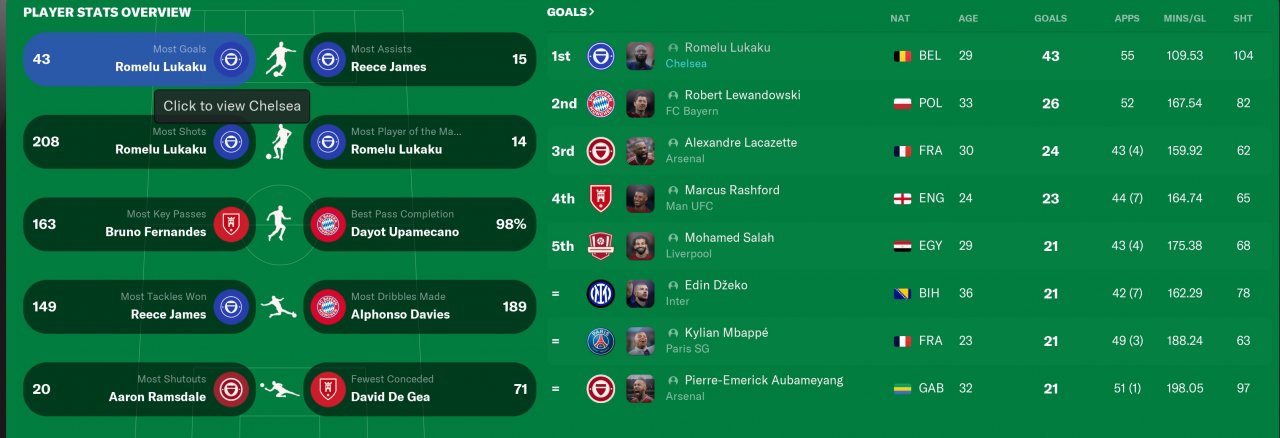Select Pierre-Emerick Aubameyang's row
1280x438 pixels.
763,381
